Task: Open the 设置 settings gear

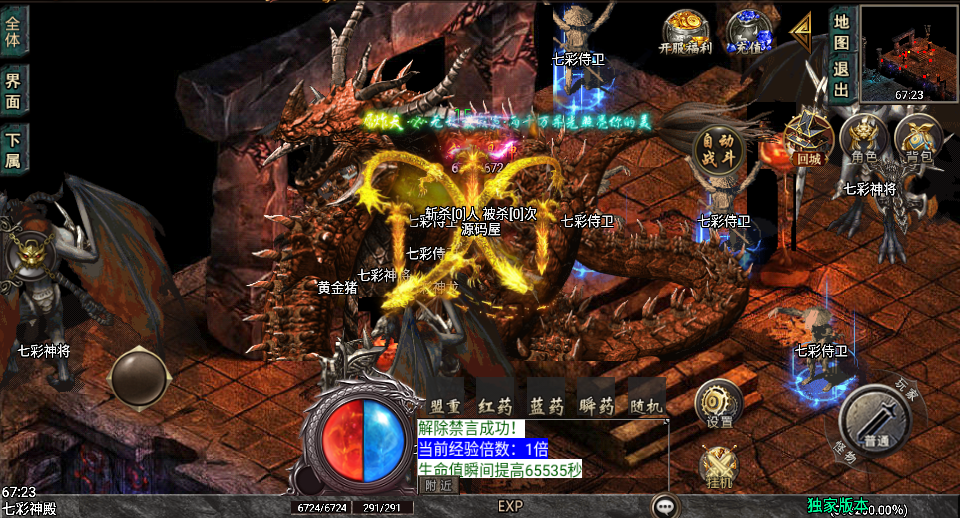Action: pos(718,403)
